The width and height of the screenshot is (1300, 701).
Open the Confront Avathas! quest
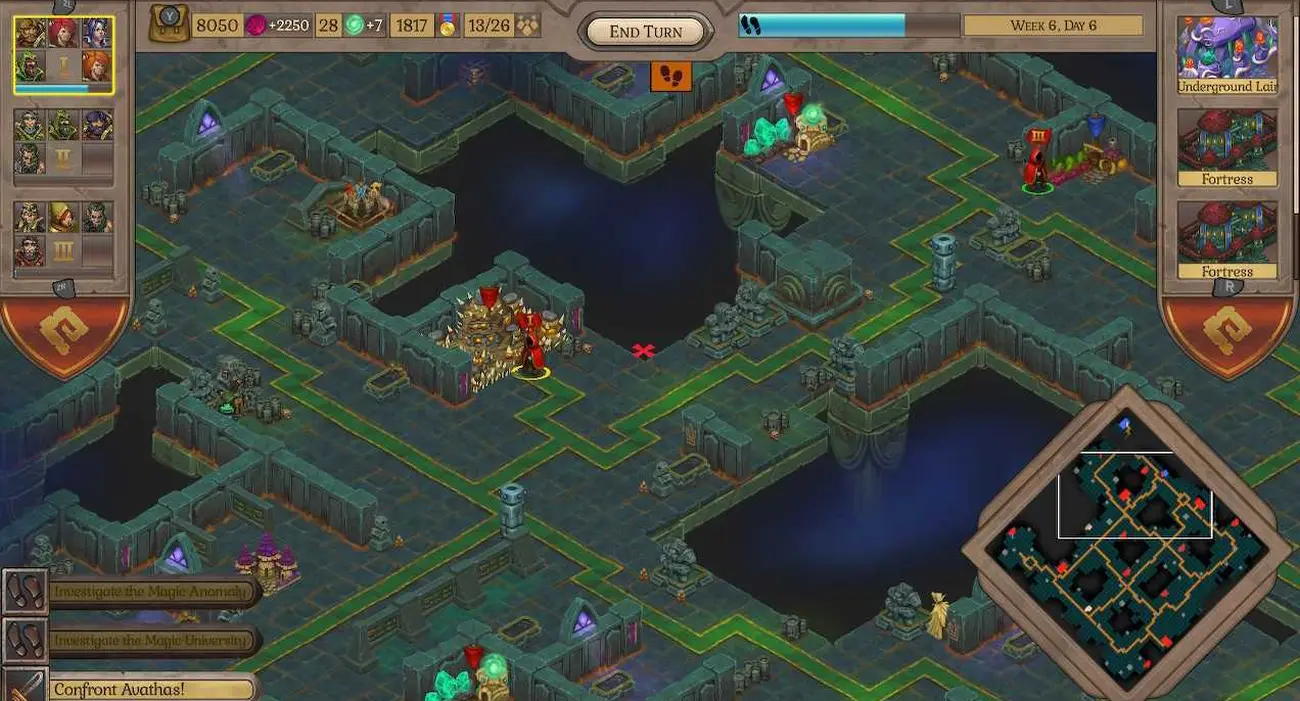point(150,689)
